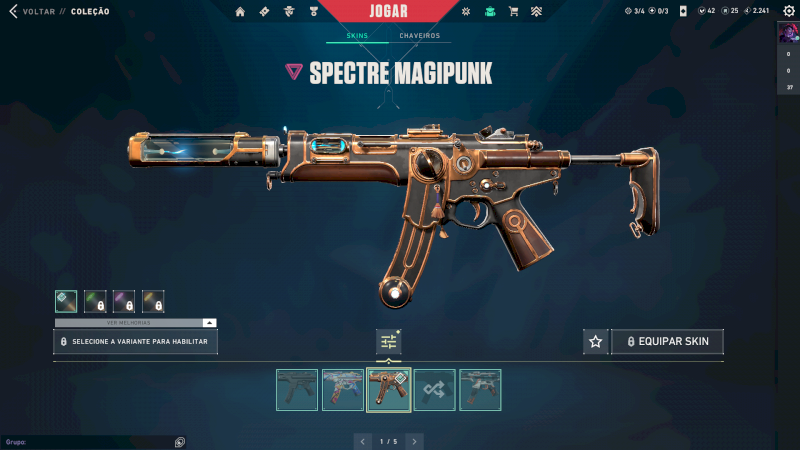Viewport: 800px width, 450px height.
Task: Open the home screen icon
Action: 240,12
